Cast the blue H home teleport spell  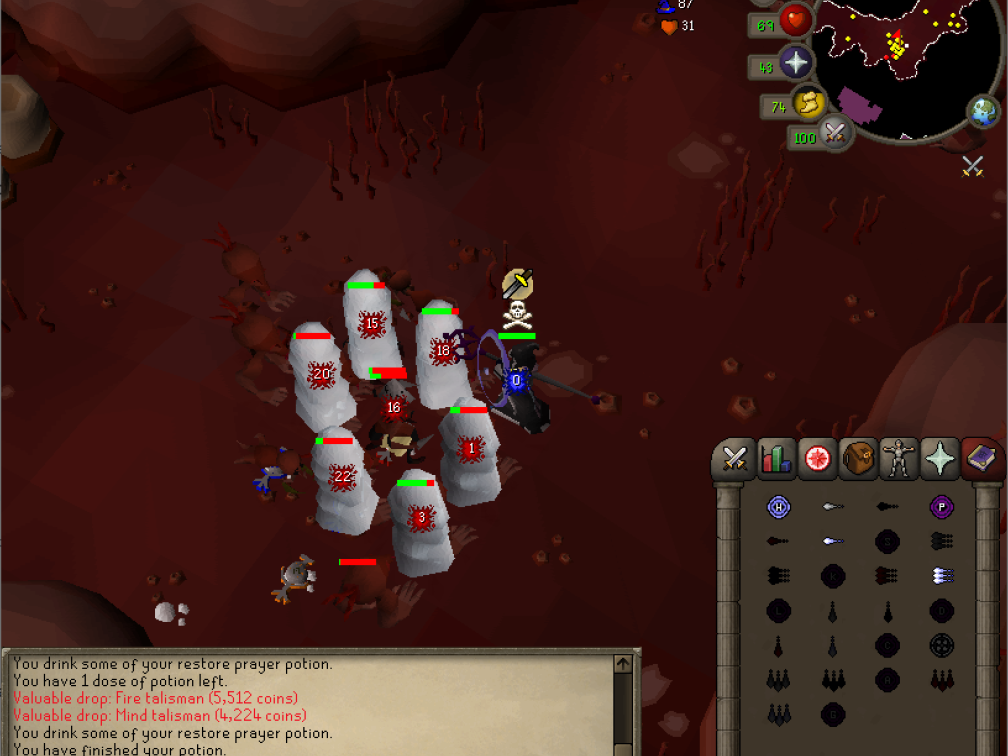pos(779,507)
